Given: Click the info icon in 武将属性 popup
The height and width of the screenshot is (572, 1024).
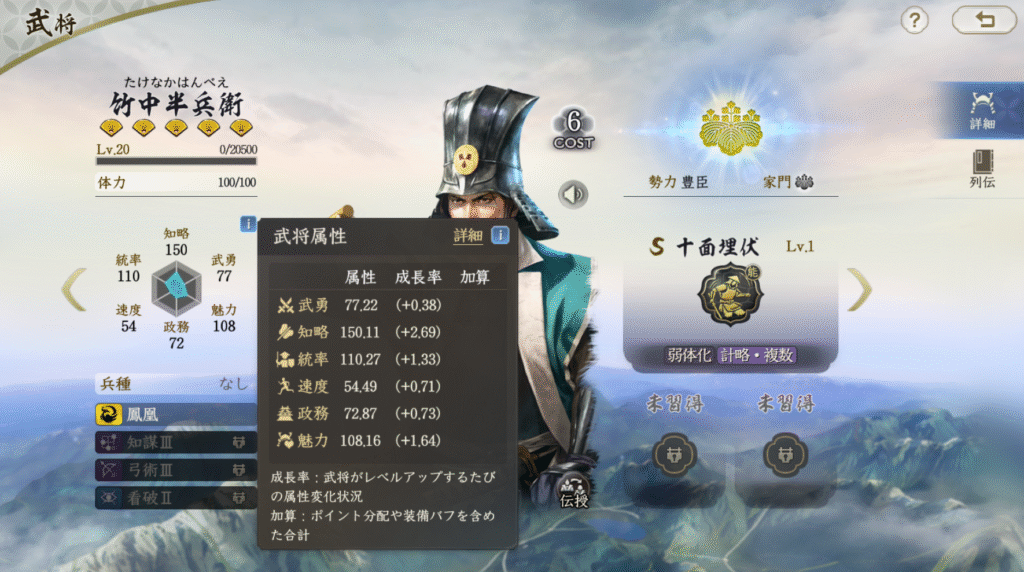Looking at the screenshot, I should tap(499, 236).
